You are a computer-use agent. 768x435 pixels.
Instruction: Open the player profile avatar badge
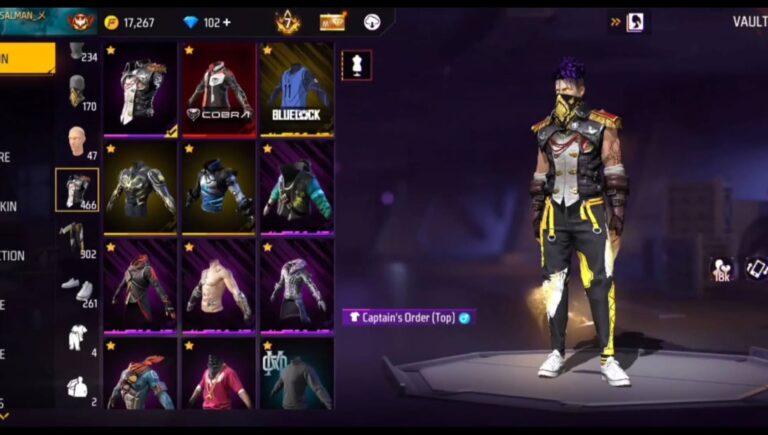point(78,21)
